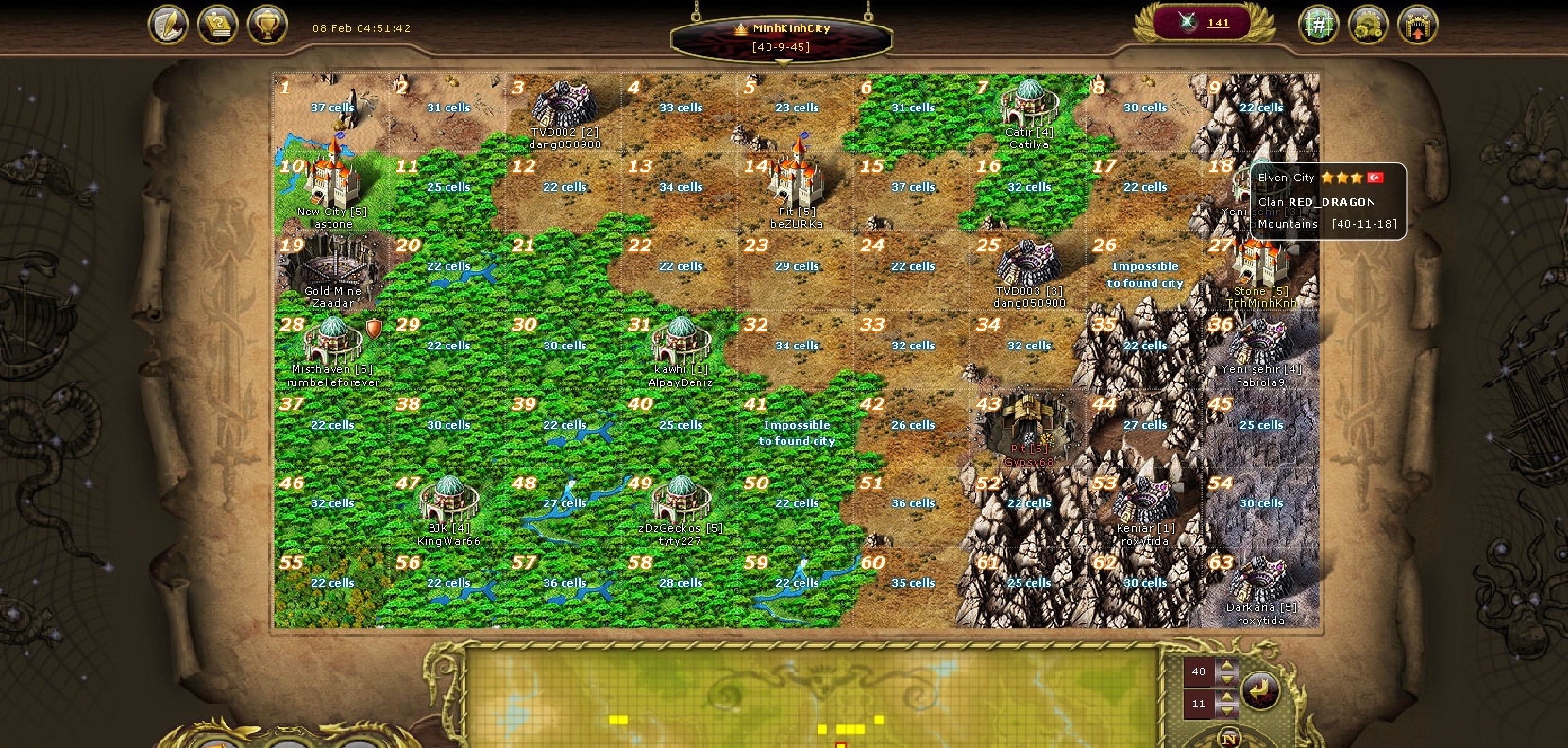Open the quill and scroll notes icon

168,25
